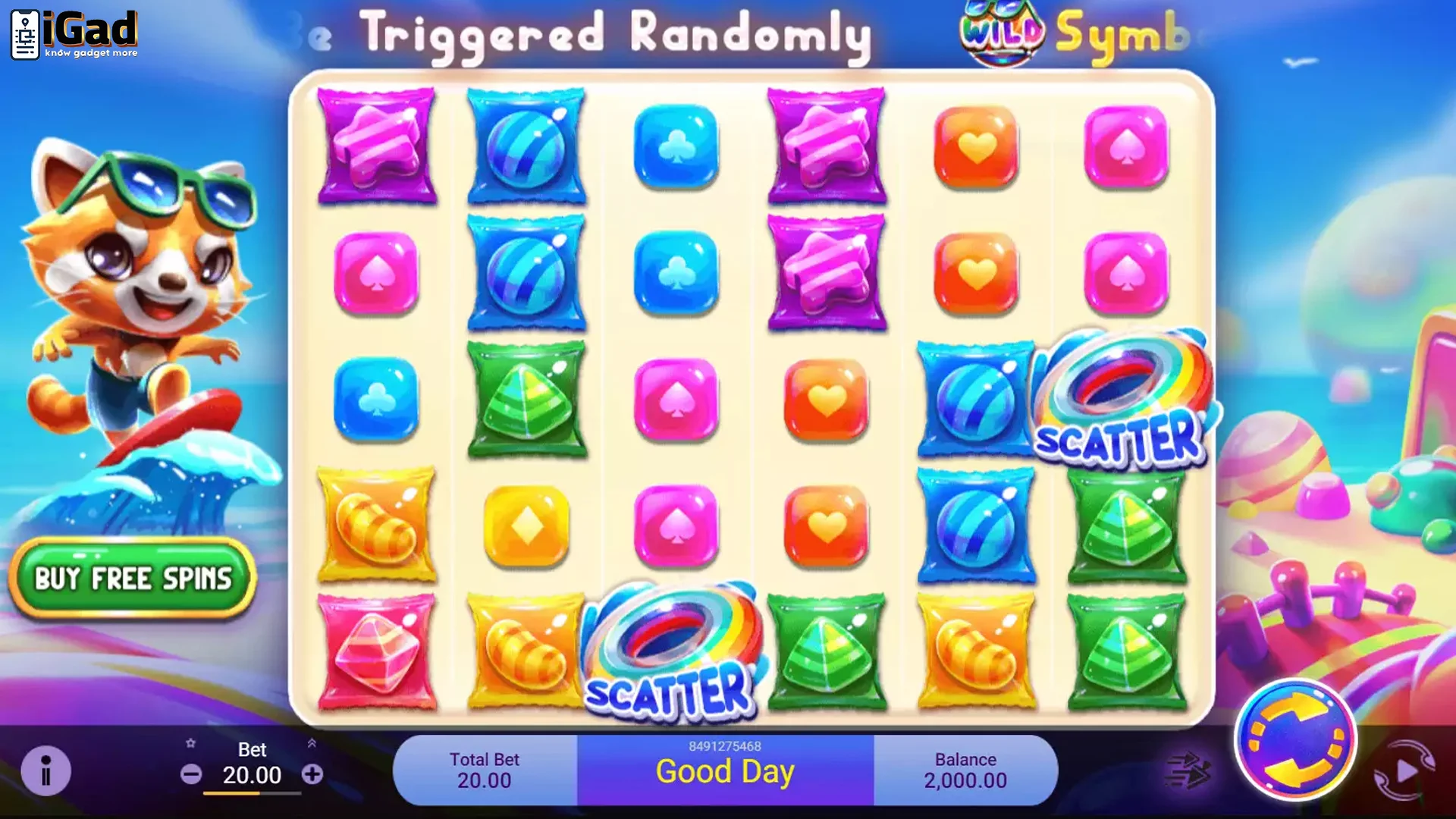Open the autoplay spin options
The image size is (1456, 819).
pyautogui.click(x=1404, y=770)
